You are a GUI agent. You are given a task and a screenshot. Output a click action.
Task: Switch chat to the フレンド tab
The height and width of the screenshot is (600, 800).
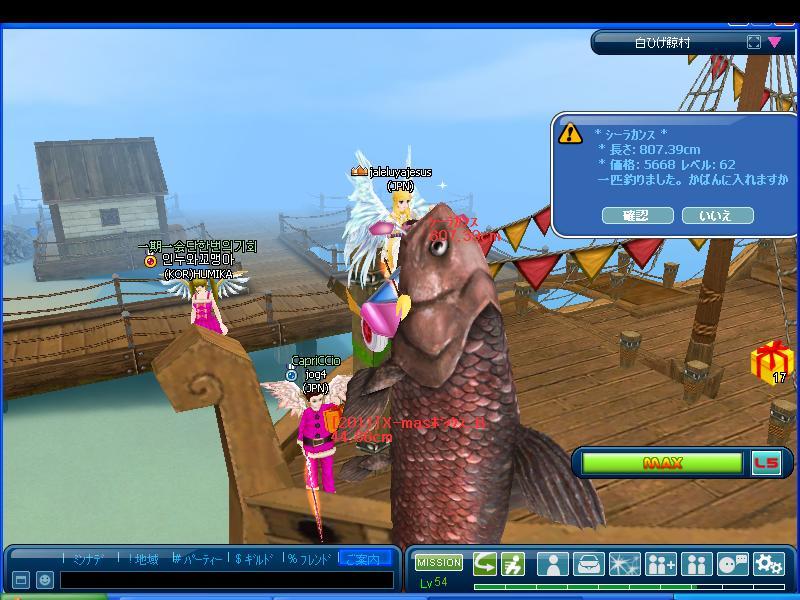pyautogui.click(x=309, y=559)
